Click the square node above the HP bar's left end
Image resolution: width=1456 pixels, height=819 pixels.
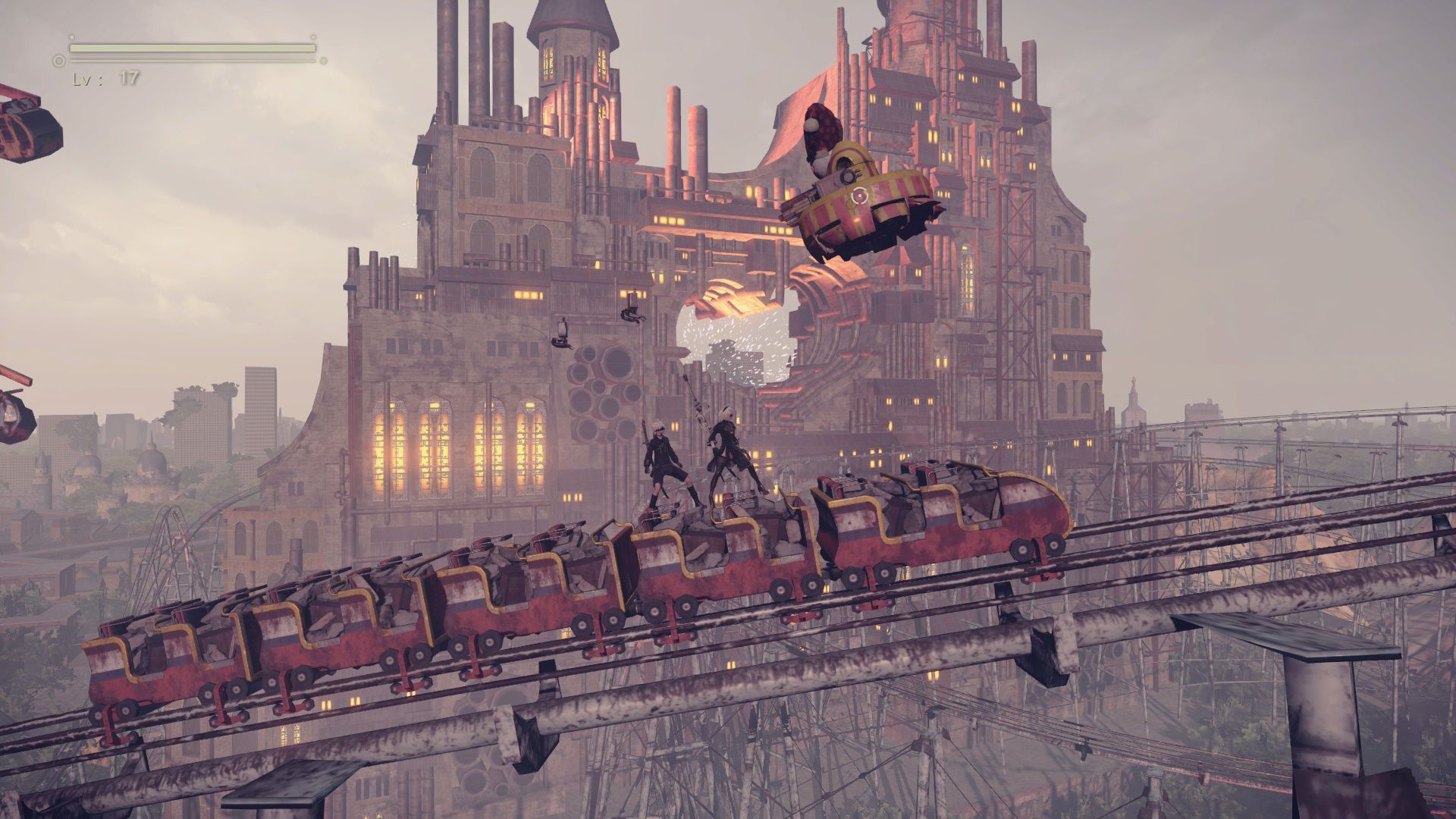click(x=72, y=37)
